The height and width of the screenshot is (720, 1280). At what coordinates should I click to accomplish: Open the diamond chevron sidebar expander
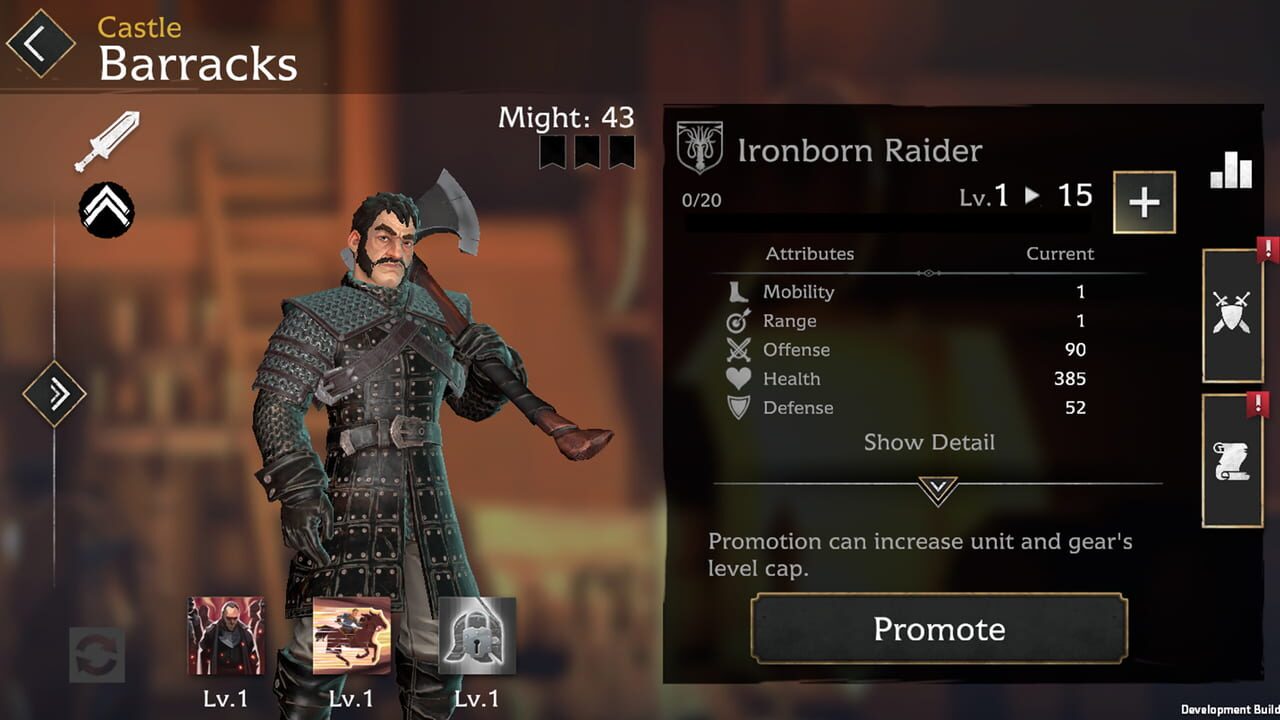(55, 393)
